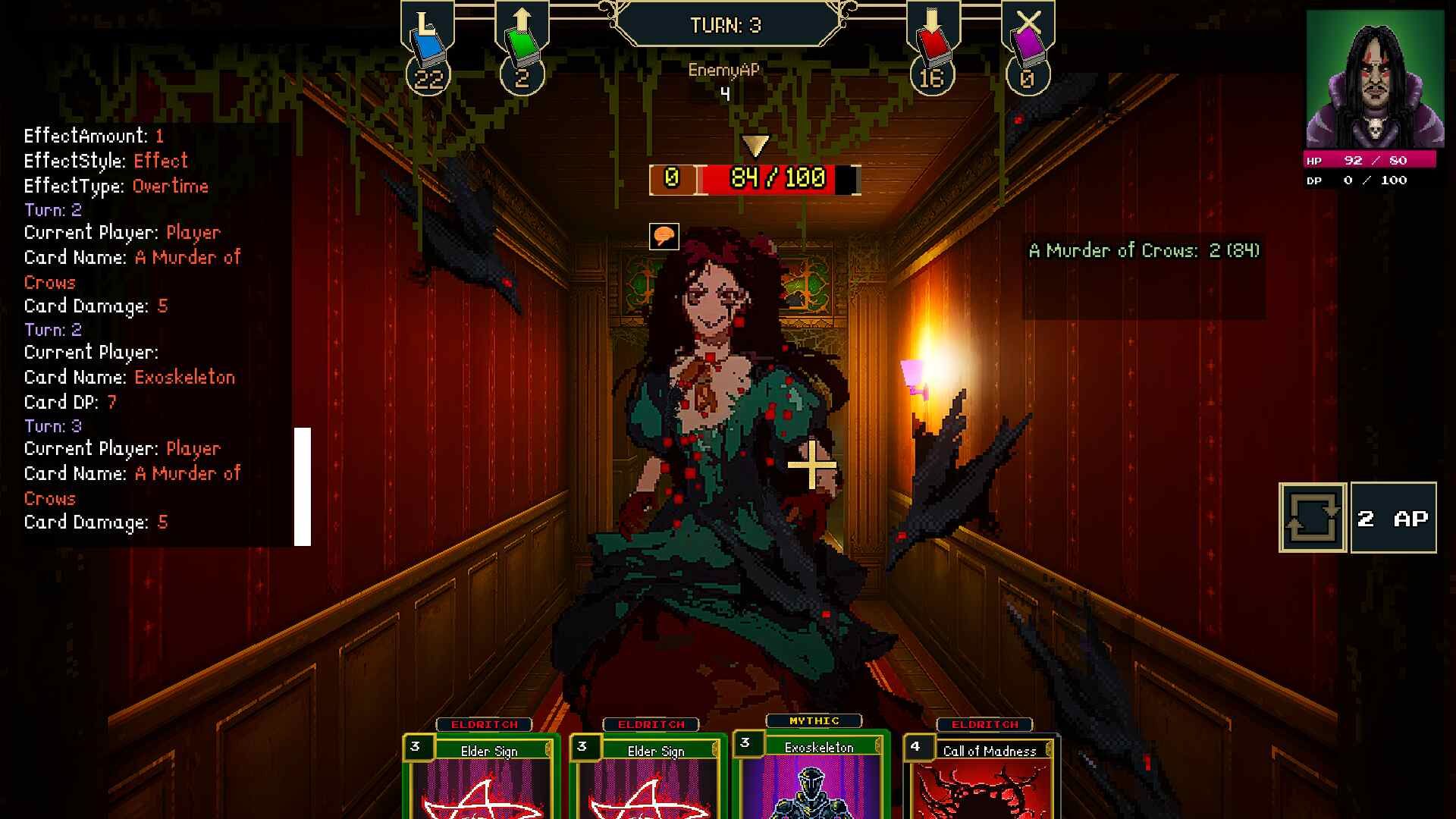View the red book pile with down arrow
Viewport: 1456px width, 819px height.
point(933,45)
